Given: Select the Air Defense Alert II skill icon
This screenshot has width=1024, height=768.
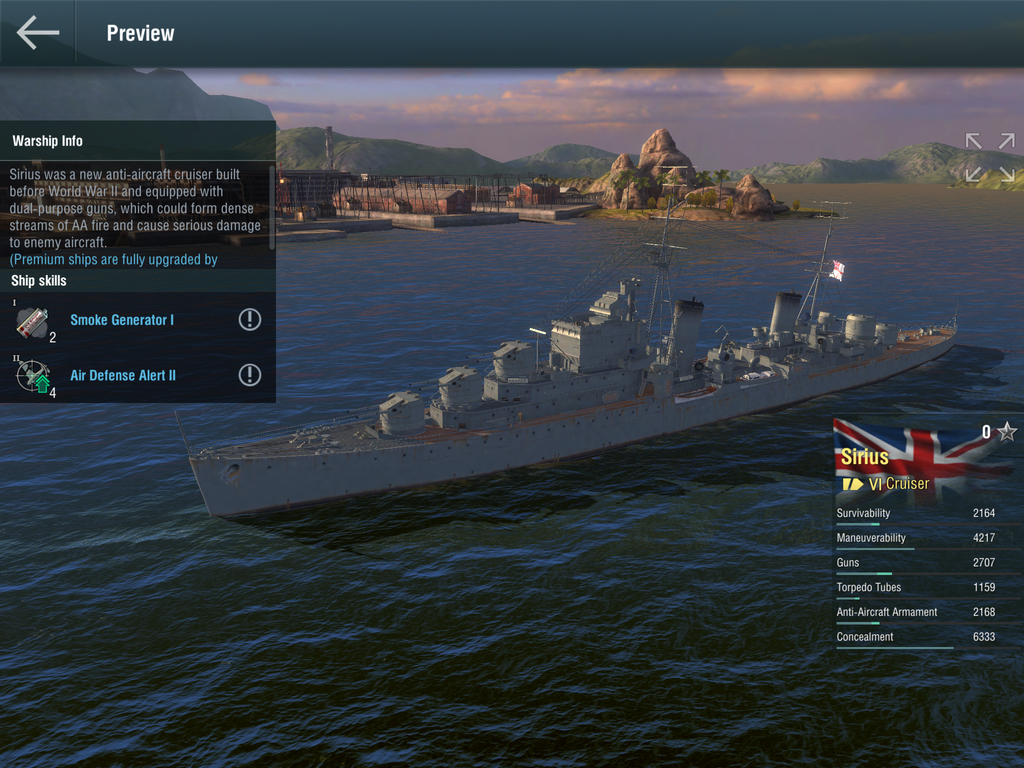Looking at the screenshot, I should point(32,376).
